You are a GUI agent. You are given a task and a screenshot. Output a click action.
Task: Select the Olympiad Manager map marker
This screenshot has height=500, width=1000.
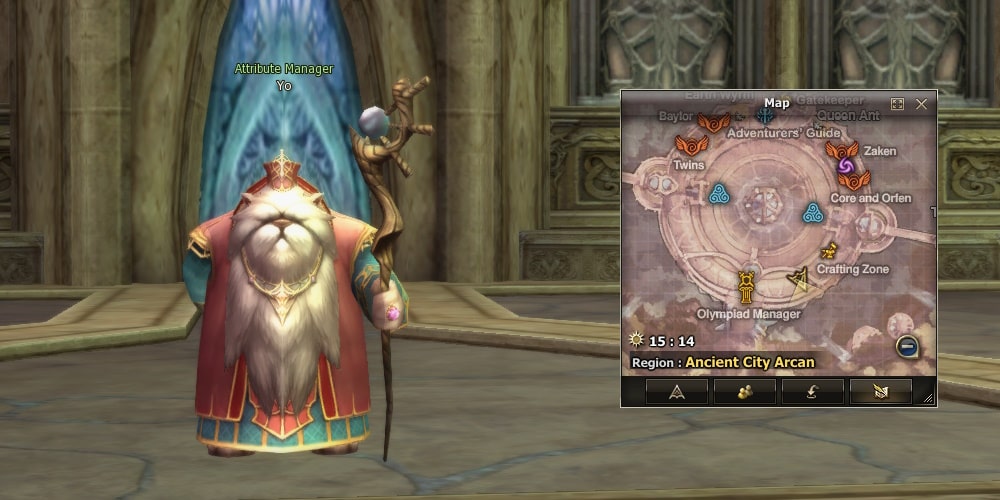point(746,287)
